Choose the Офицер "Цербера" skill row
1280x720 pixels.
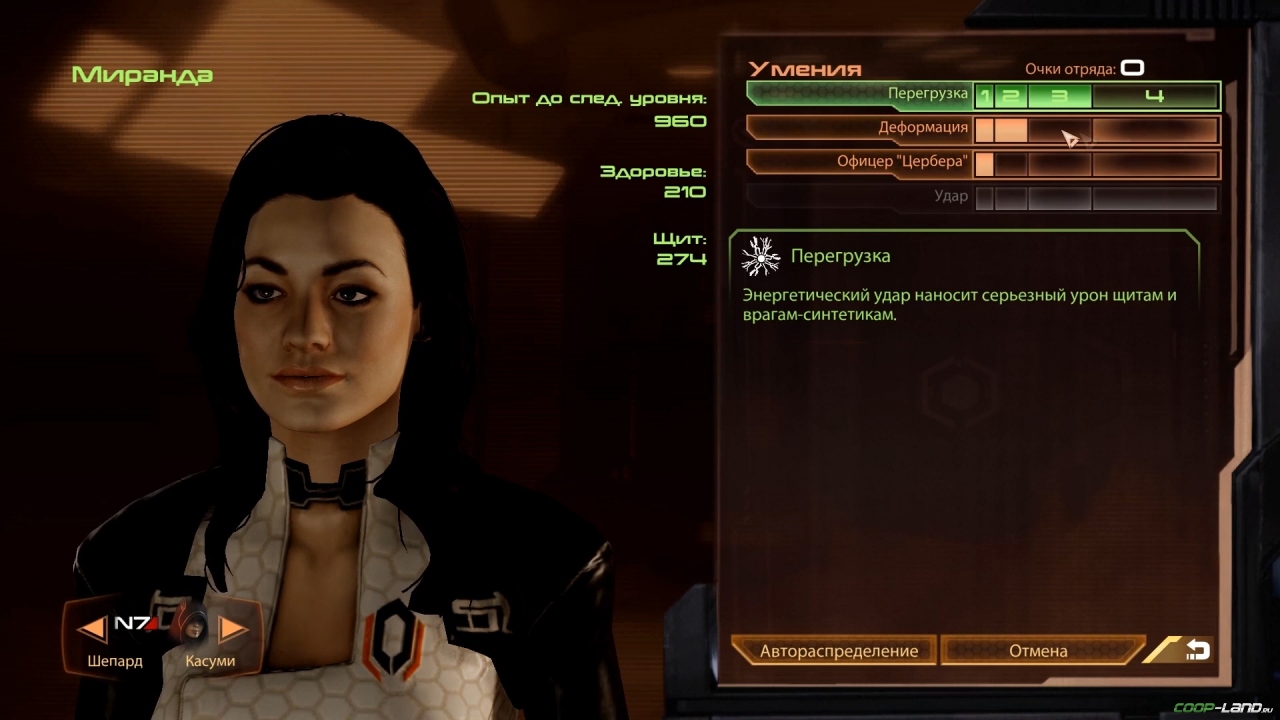pyautogui.click(x=860, y=163)
